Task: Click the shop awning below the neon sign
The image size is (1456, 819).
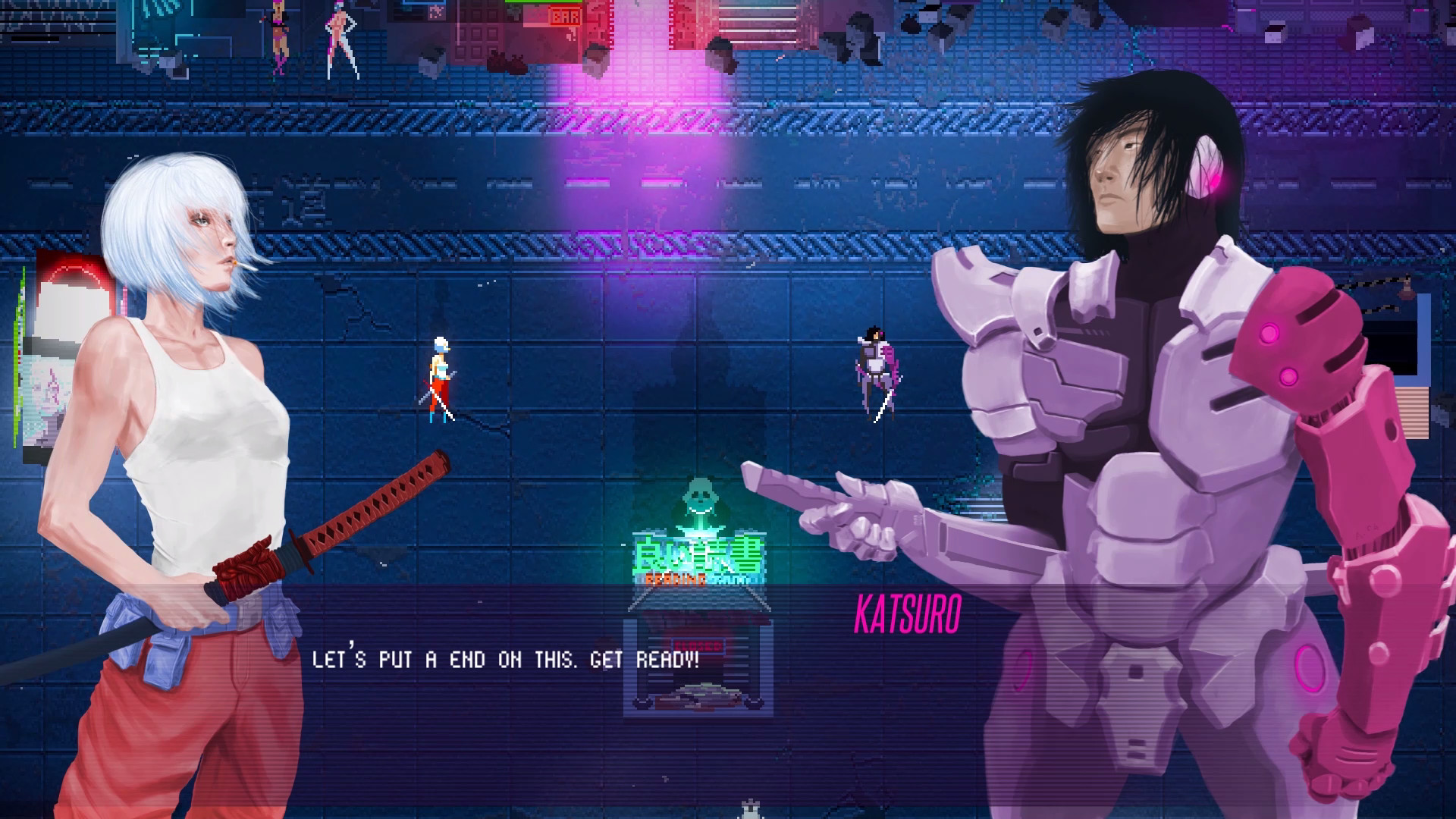Action: click(x=699, y=601)
